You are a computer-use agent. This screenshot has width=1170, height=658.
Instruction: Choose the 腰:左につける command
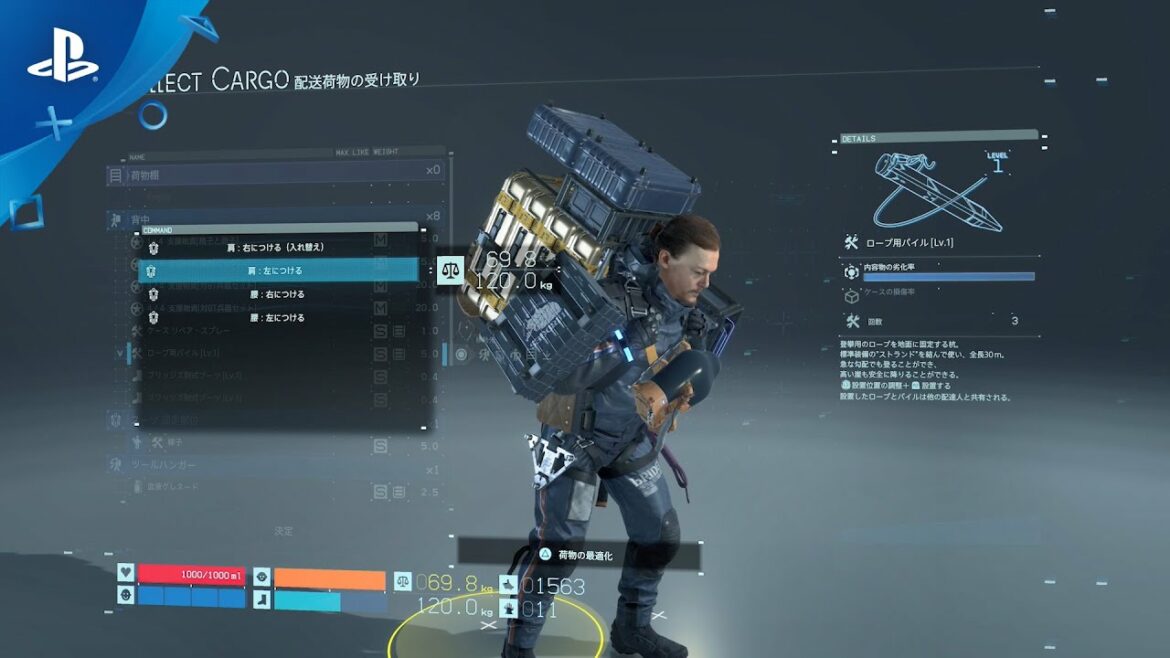pos(277,318)
